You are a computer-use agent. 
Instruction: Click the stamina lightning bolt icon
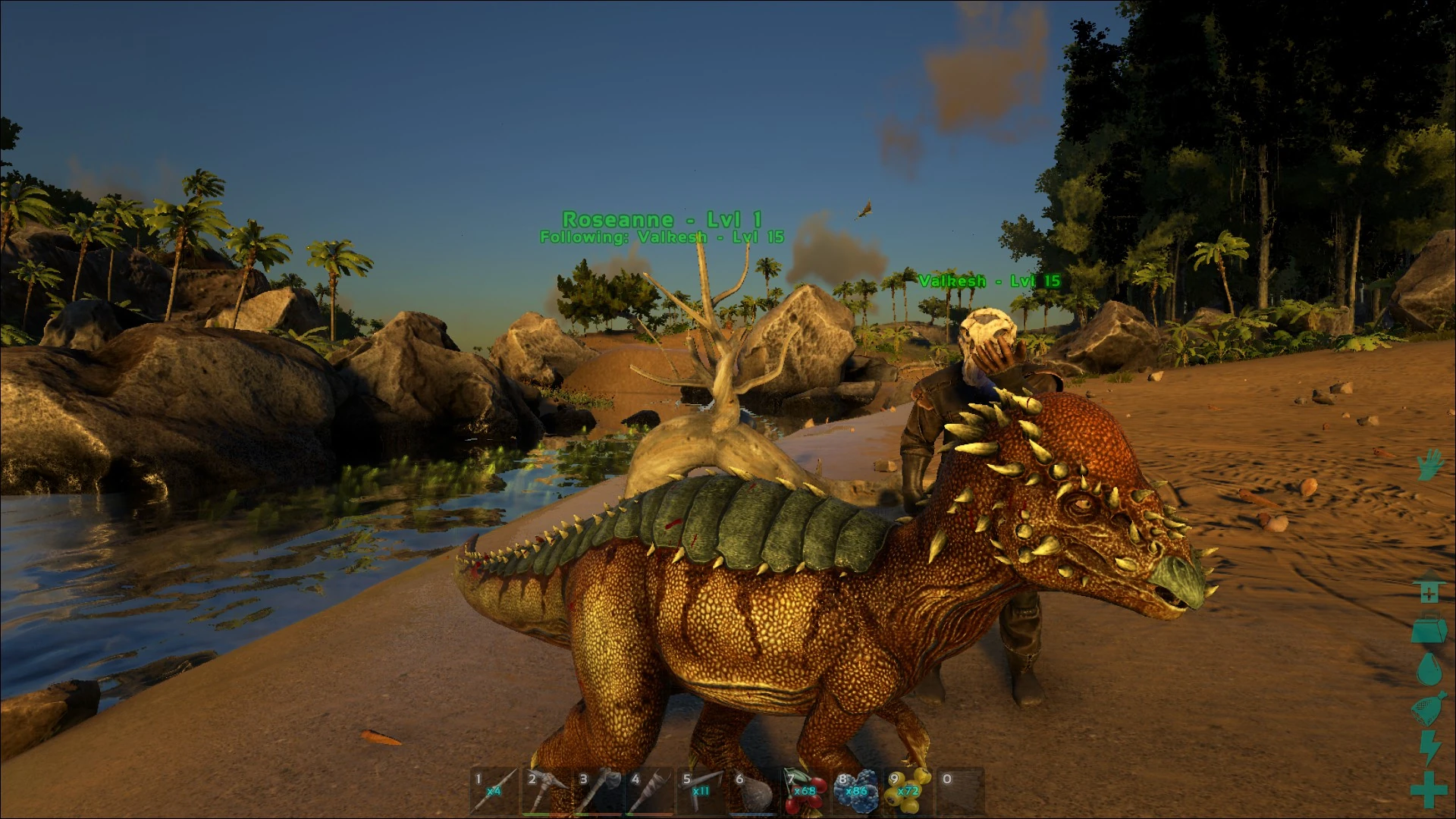[x=1429, y=743]
